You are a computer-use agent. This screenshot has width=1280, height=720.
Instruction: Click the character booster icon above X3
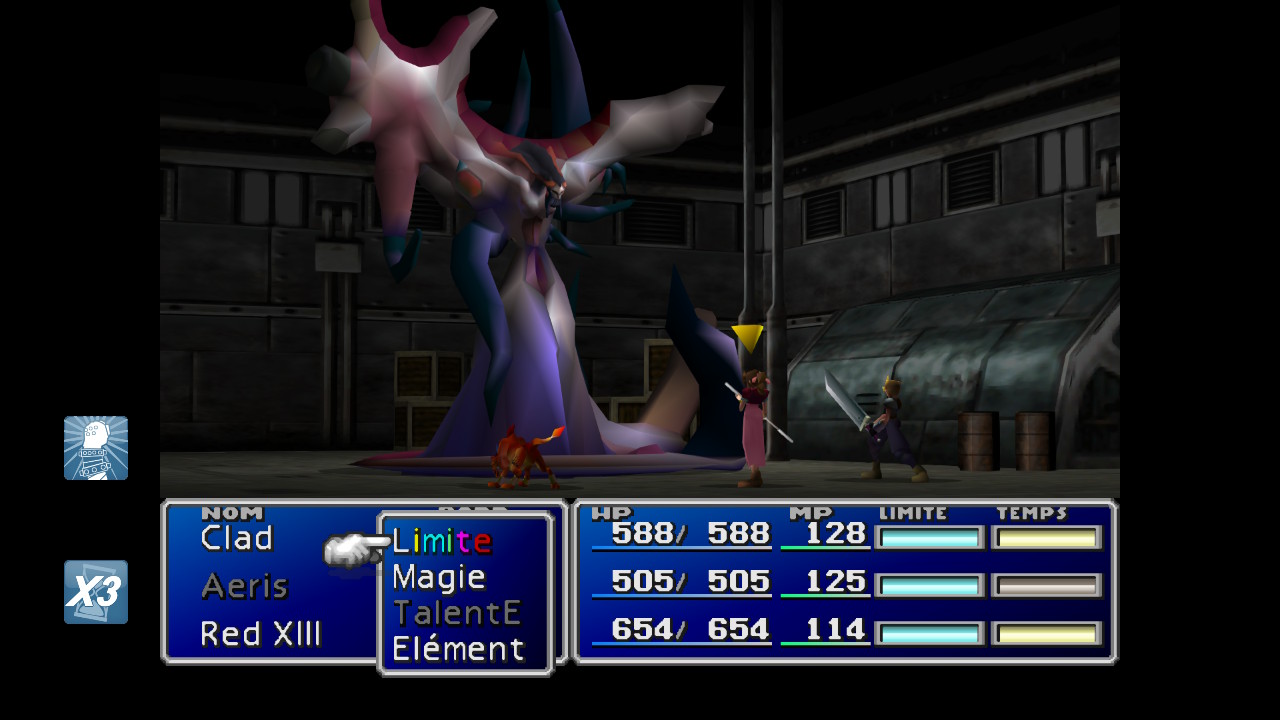pos(96,448)
